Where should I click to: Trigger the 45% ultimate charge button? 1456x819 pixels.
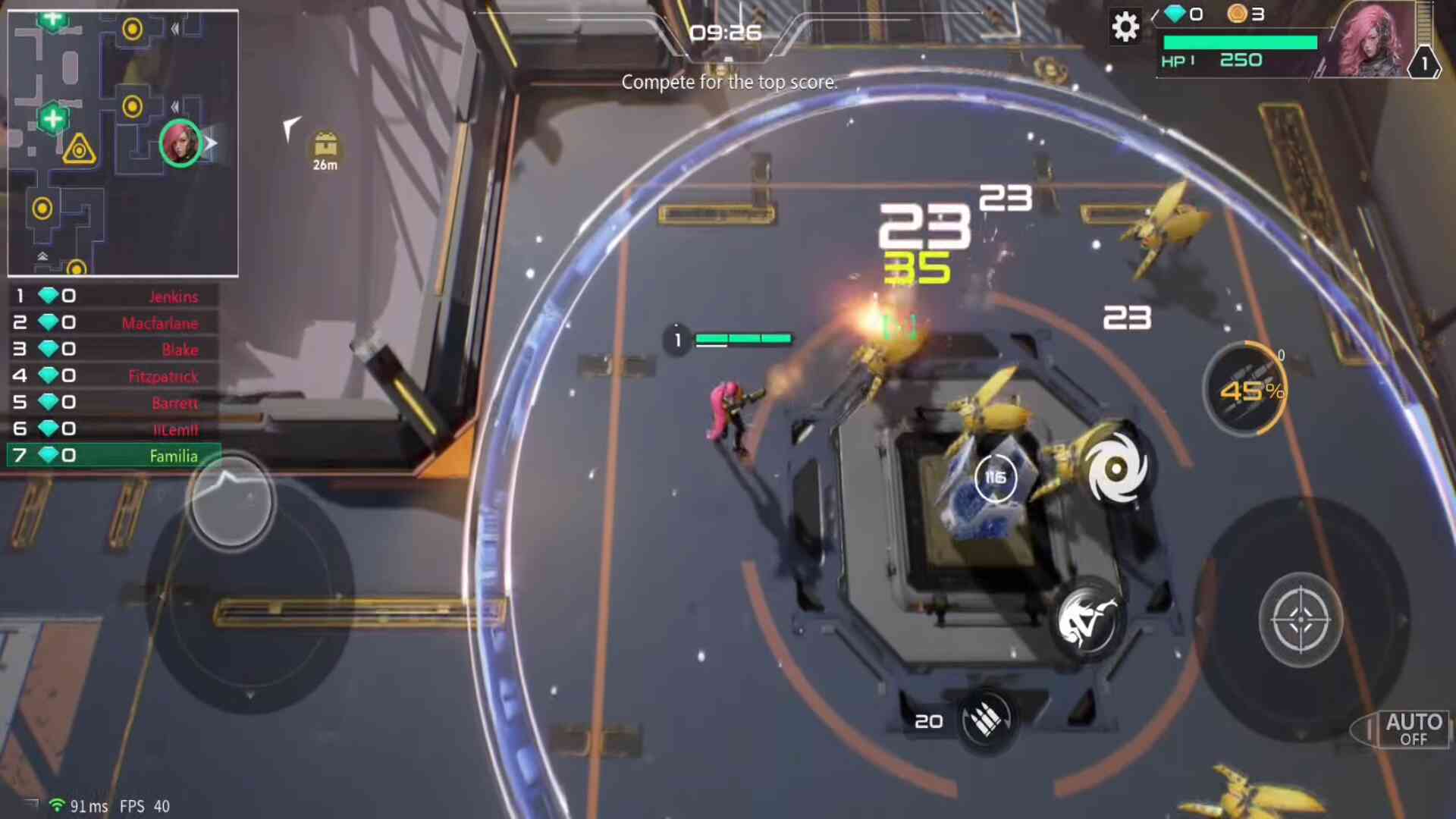pyautogui.click(x=1247, y=390)
